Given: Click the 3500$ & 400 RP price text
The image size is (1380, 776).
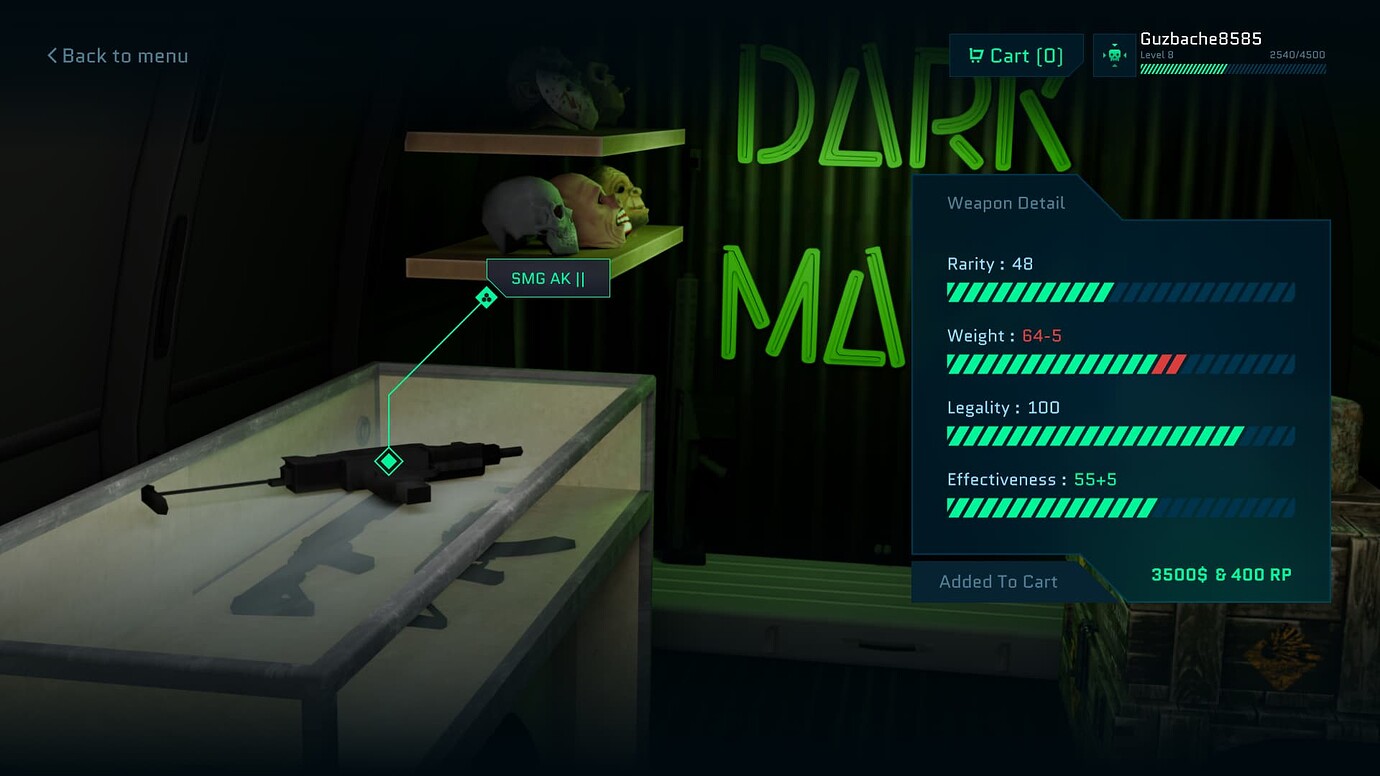Looking at the screenshot, I should pos(1219,574).
